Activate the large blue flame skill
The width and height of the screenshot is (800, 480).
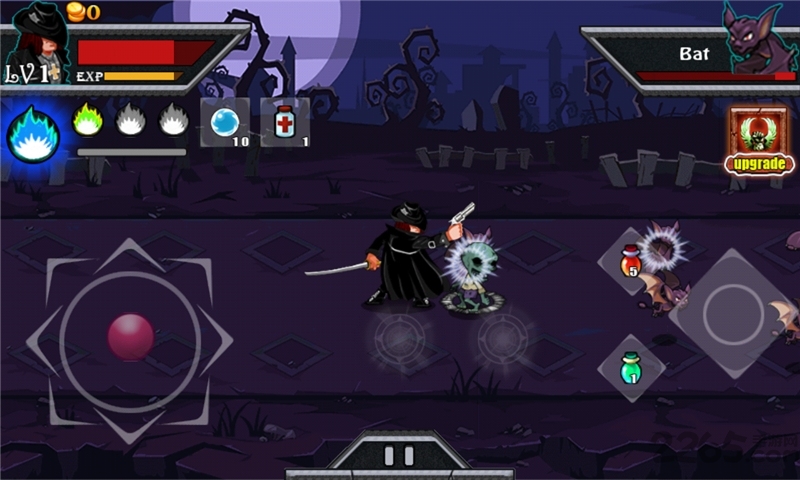point(33,135)
